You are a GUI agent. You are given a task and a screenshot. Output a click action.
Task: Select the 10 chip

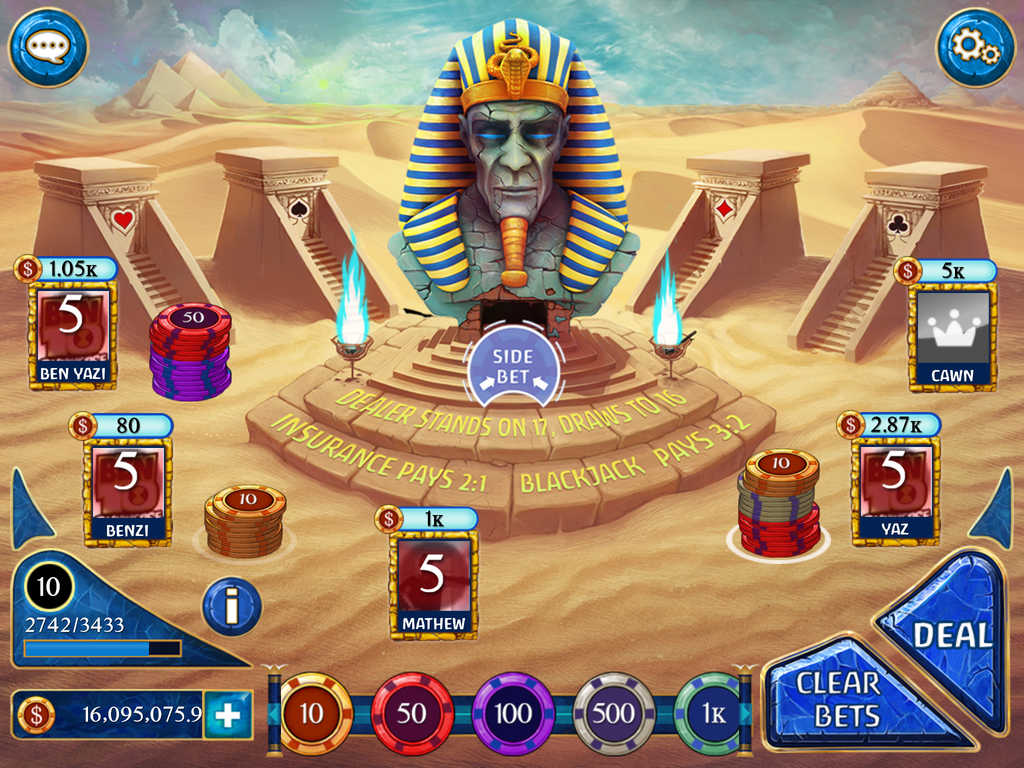(312, 713)
